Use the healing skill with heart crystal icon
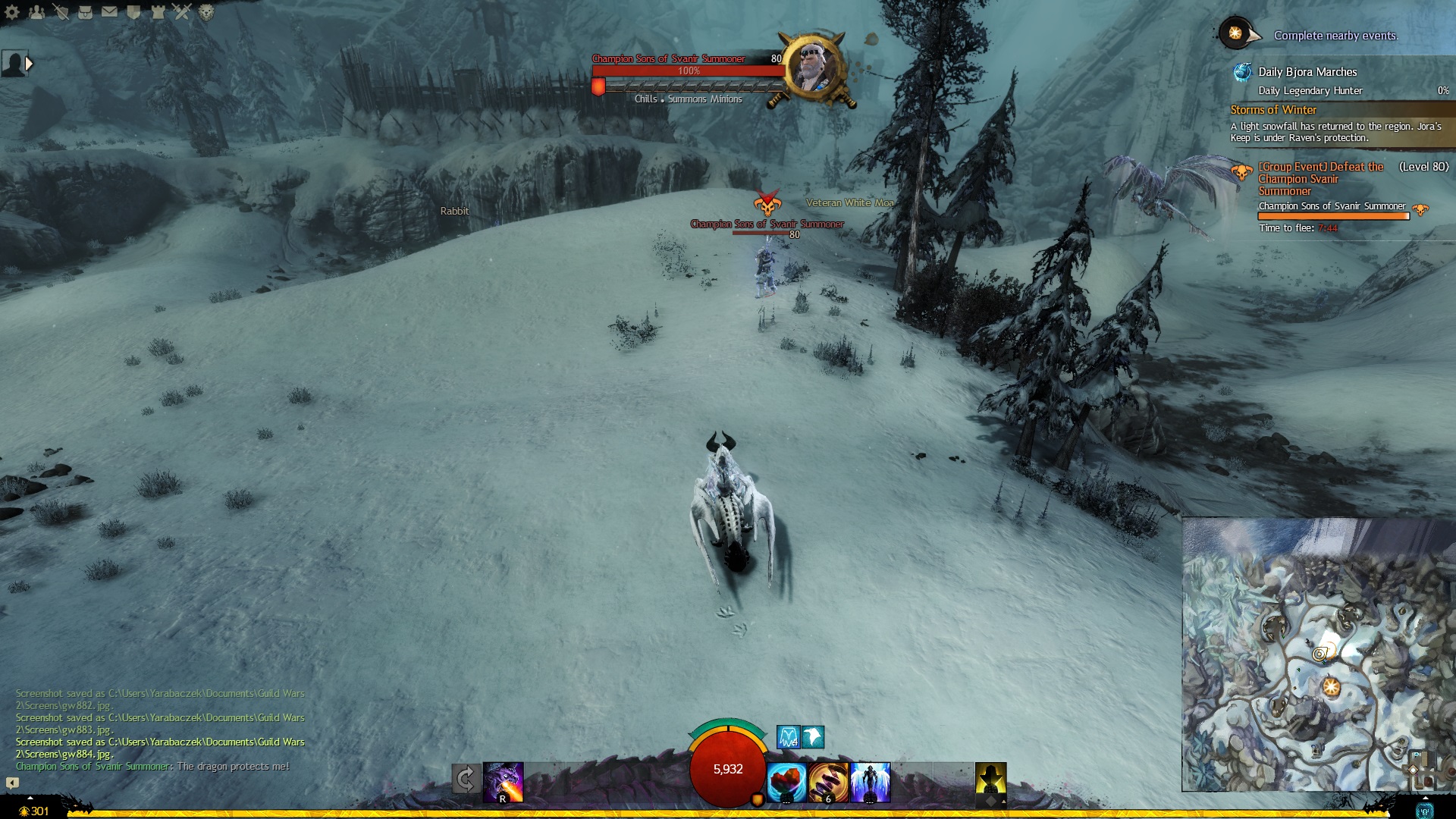The height and width of the screenshot is (819, 1456). coord(786,782)
